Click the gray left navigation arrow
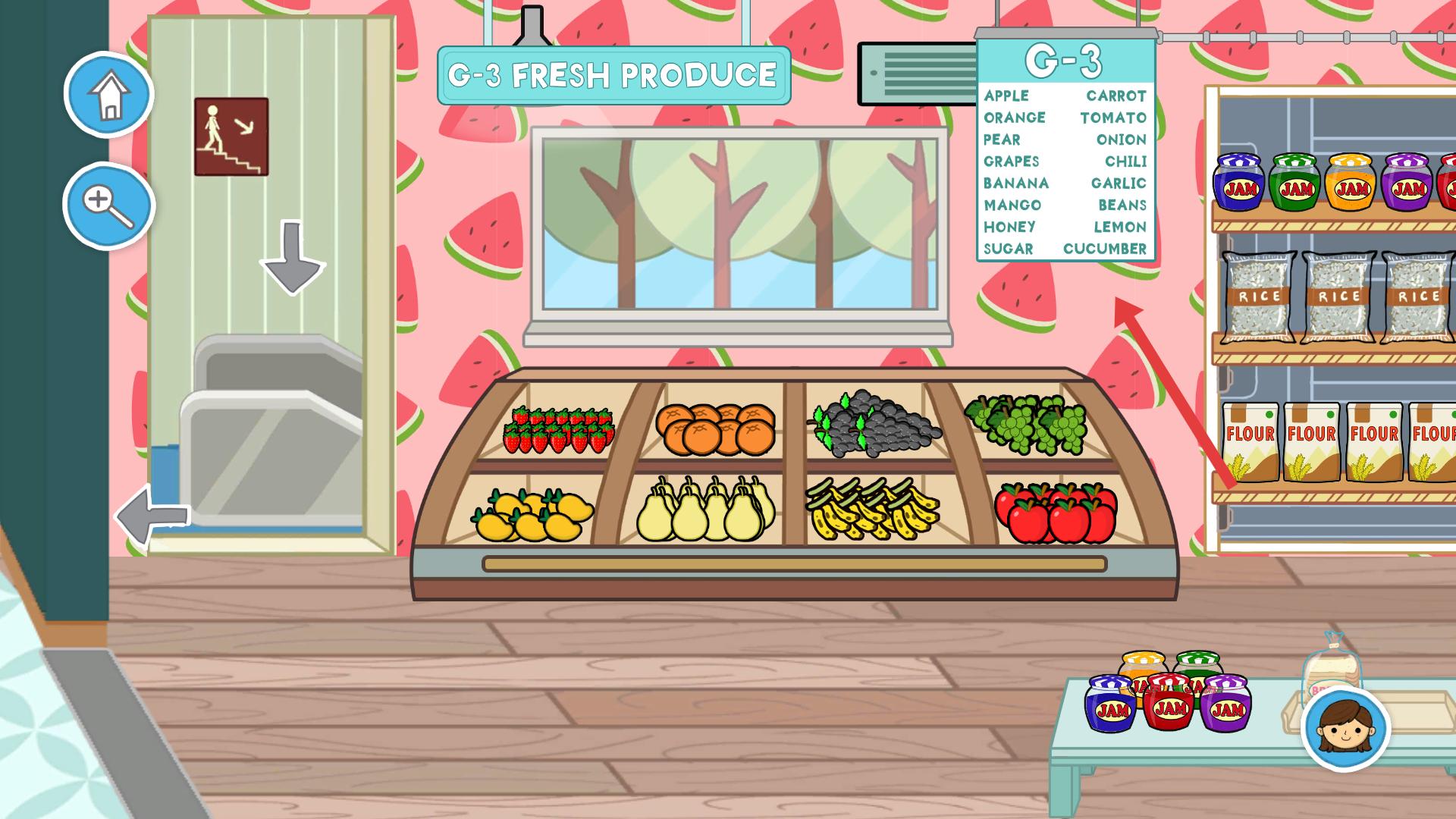Image resolution: width=1456 pixels, height=819 pixels. 152,515
